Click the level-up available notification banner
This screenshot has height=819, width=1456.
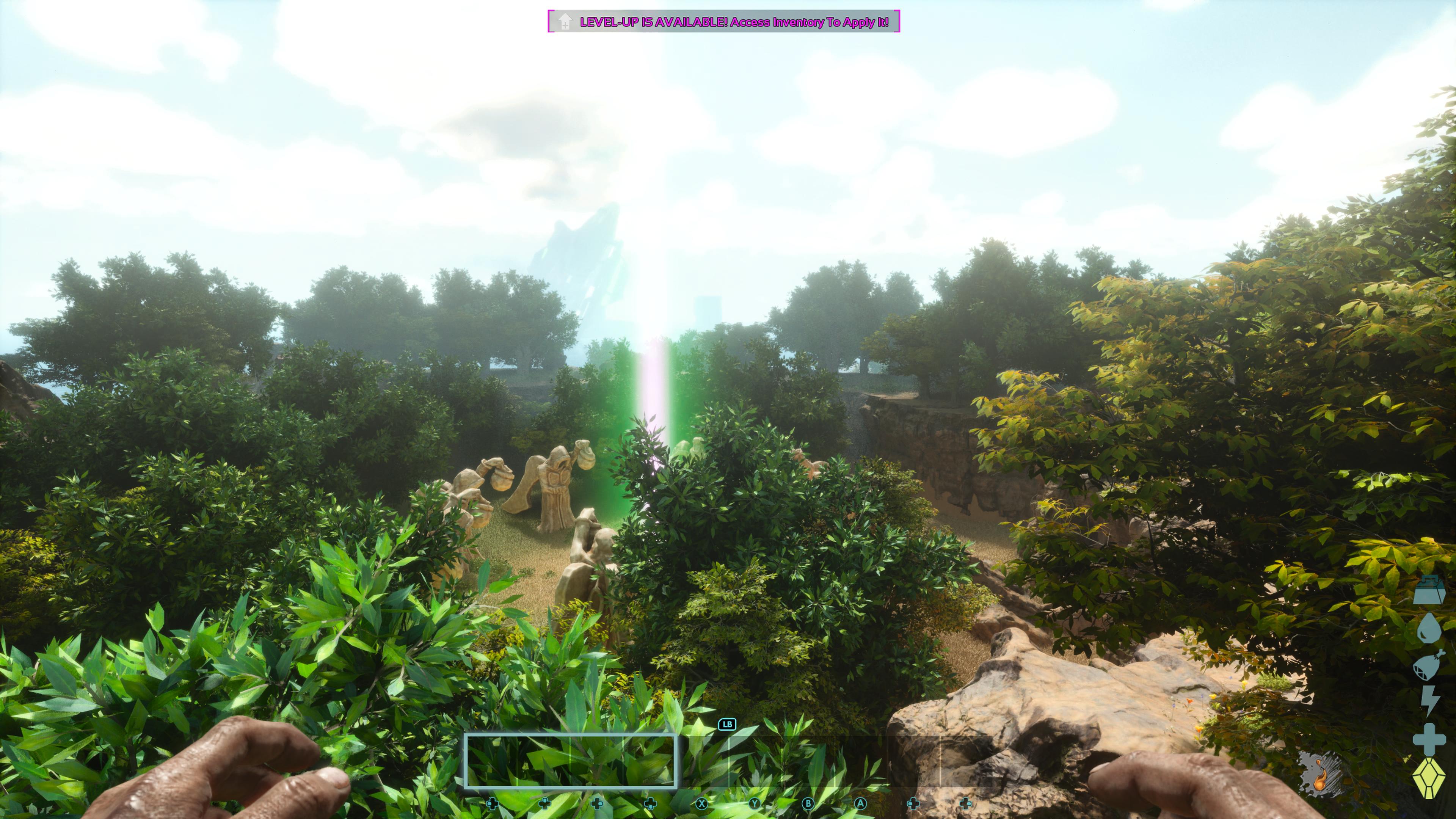tap(723, 22)
